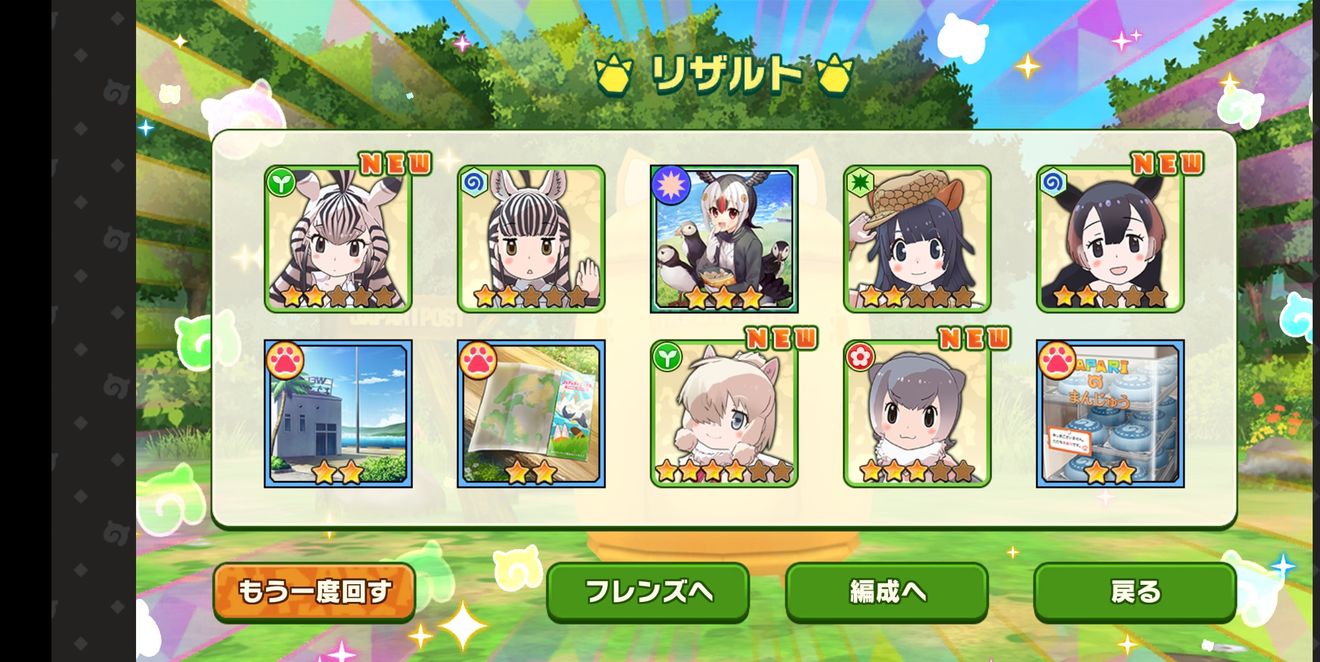View the park map photo card
This screenshot has height=662, width=1320.
[x=531, y=413]
